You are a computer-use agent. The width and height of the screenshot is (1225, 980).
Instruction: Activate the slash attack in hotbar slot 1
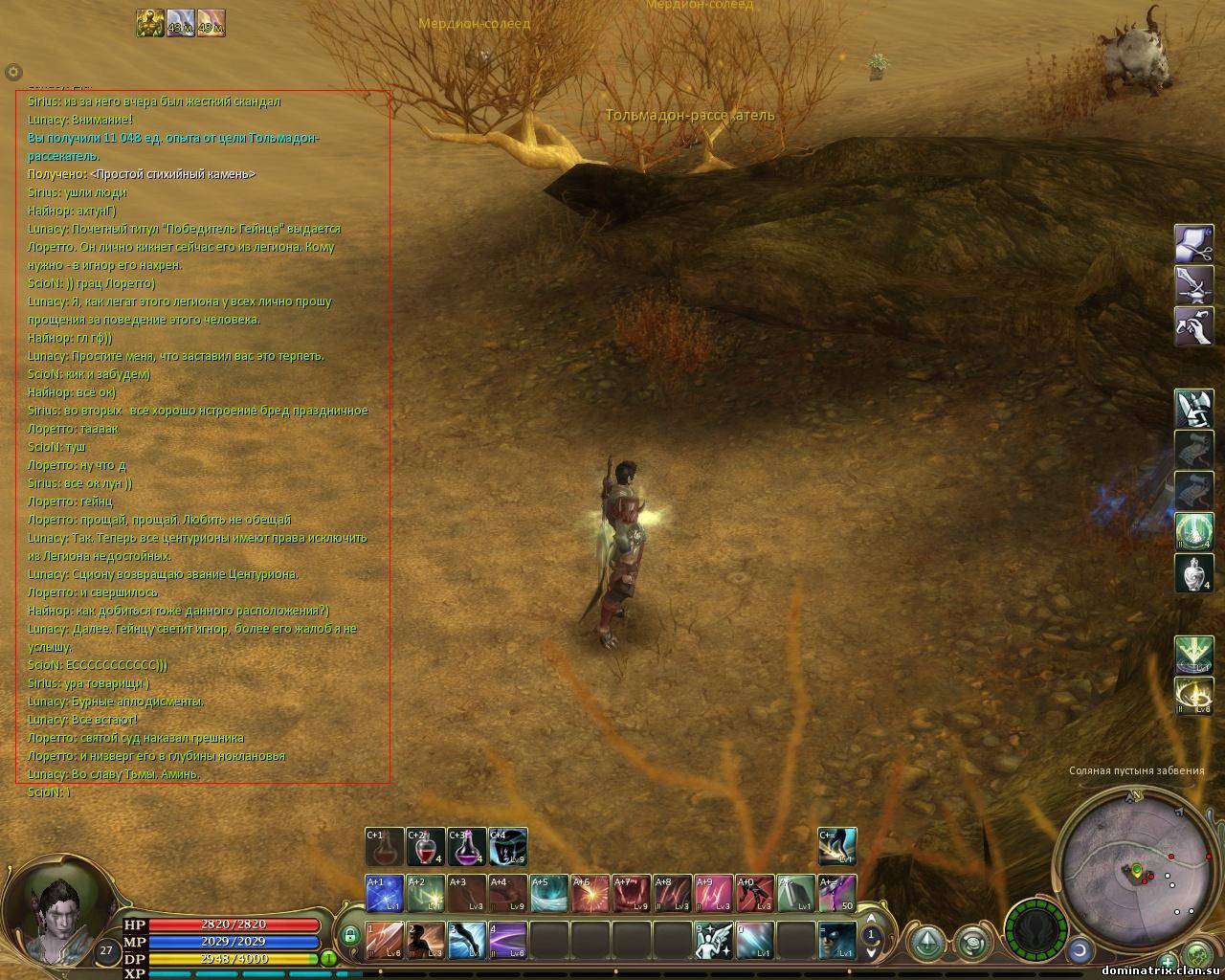385,940
